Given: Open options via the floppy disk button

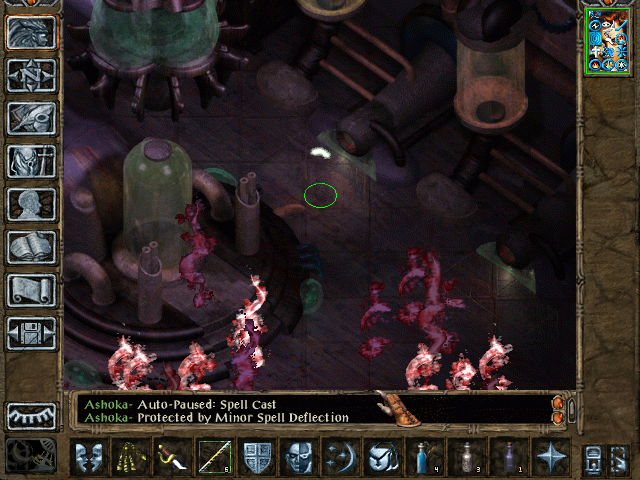Looking at the screenshot, I should pos(32,333).
